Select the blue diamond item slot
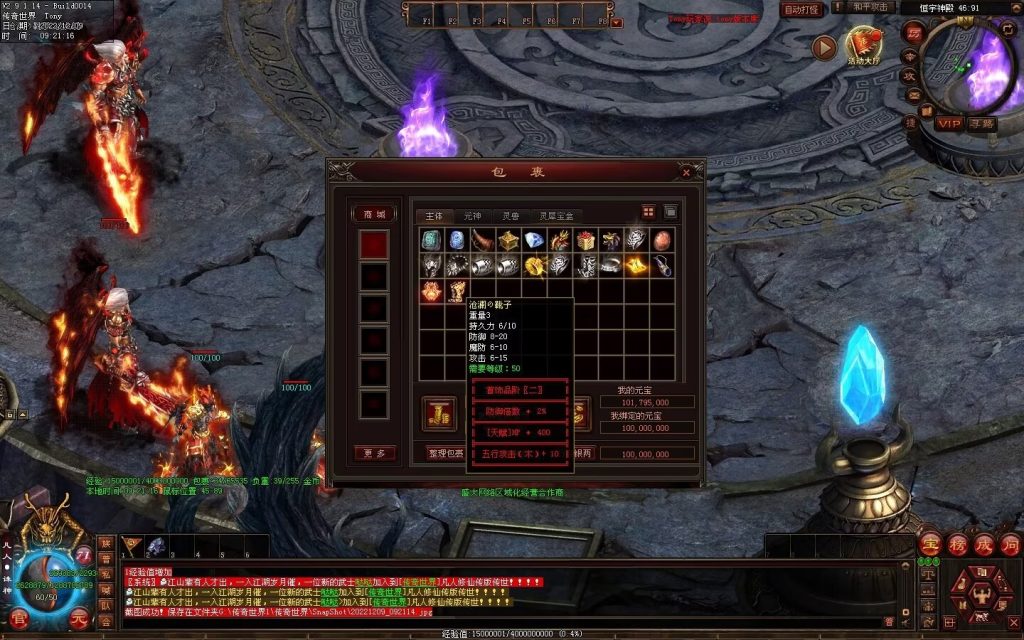Screen dimensions: 1024x640 click(534, 240)
